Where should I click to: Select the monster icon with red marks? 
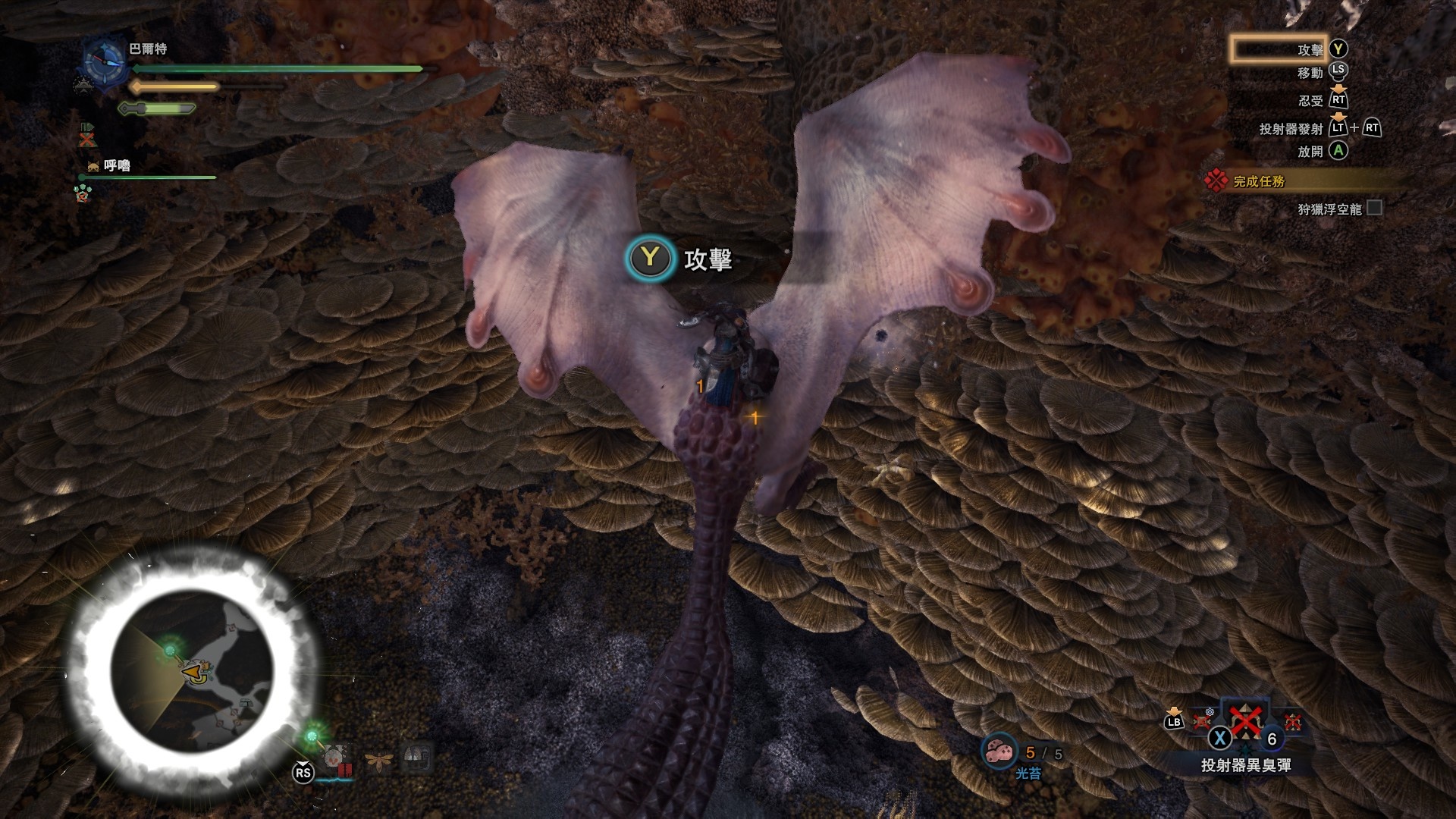pyautogui.click(x=335, y=758)
